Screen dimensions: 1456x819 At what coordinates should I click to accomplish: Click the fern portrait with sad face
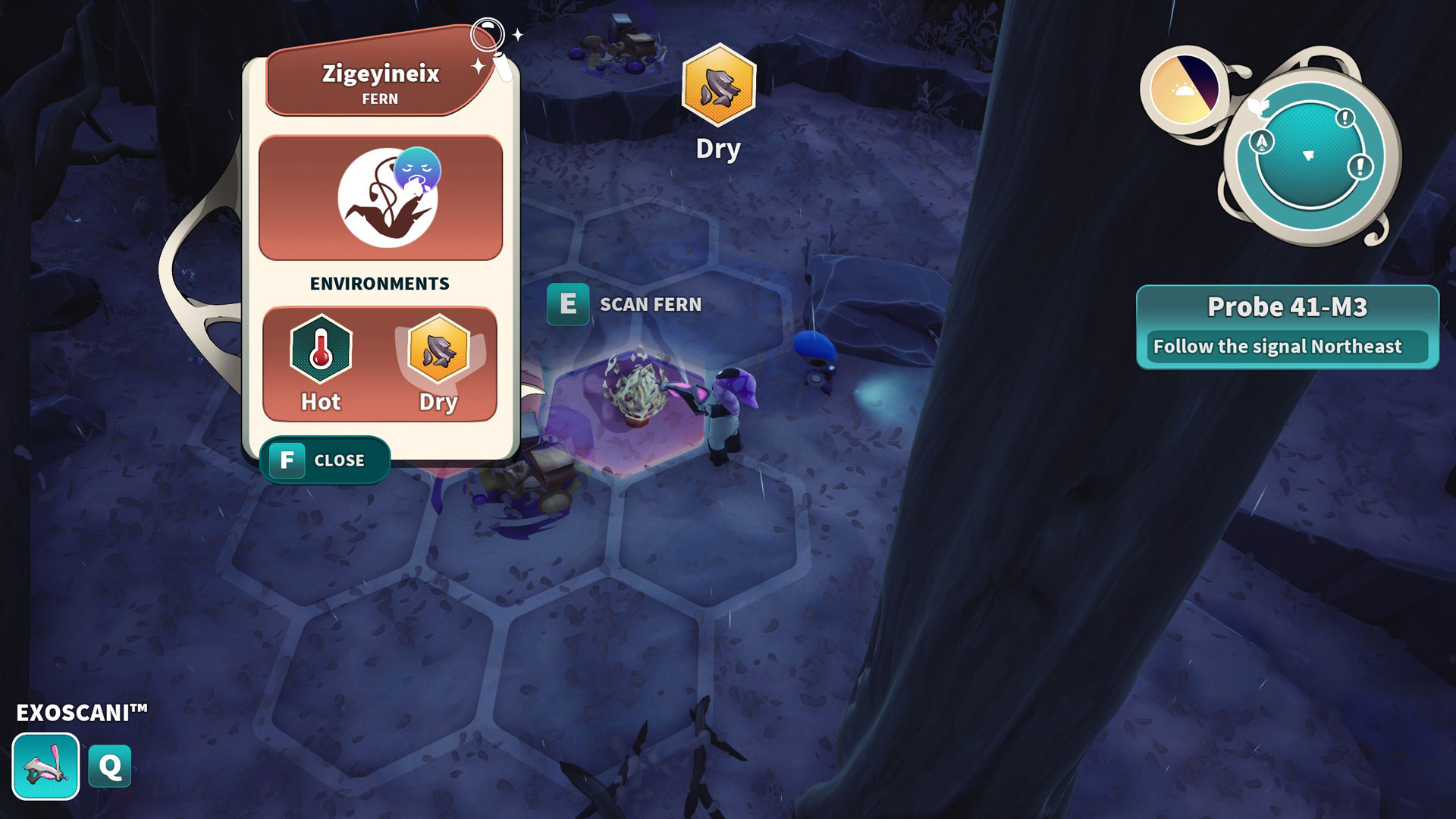388,197
